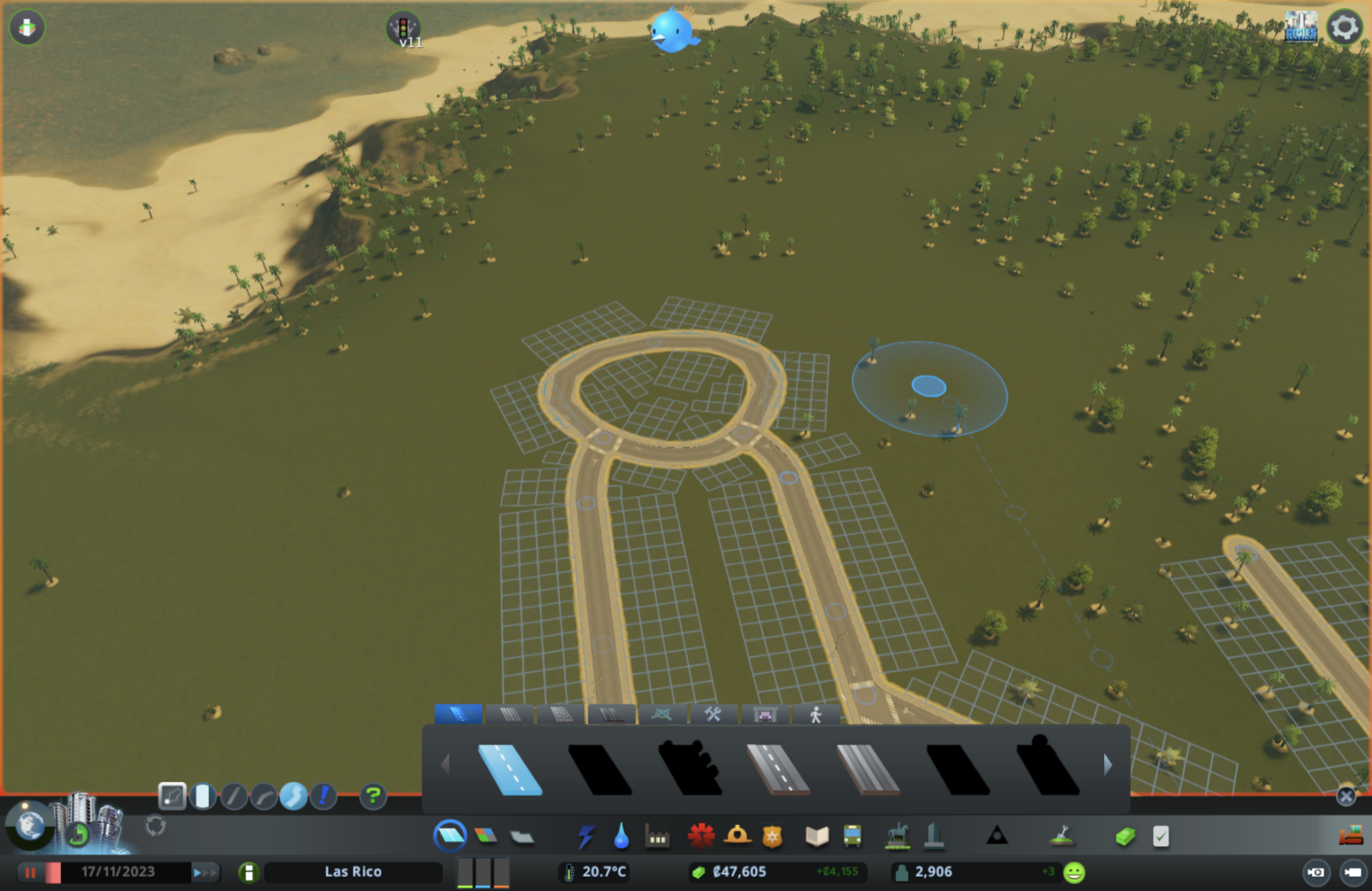The image size is (1372, 891).
Task: Pause the game simulation
Action: 31,872
